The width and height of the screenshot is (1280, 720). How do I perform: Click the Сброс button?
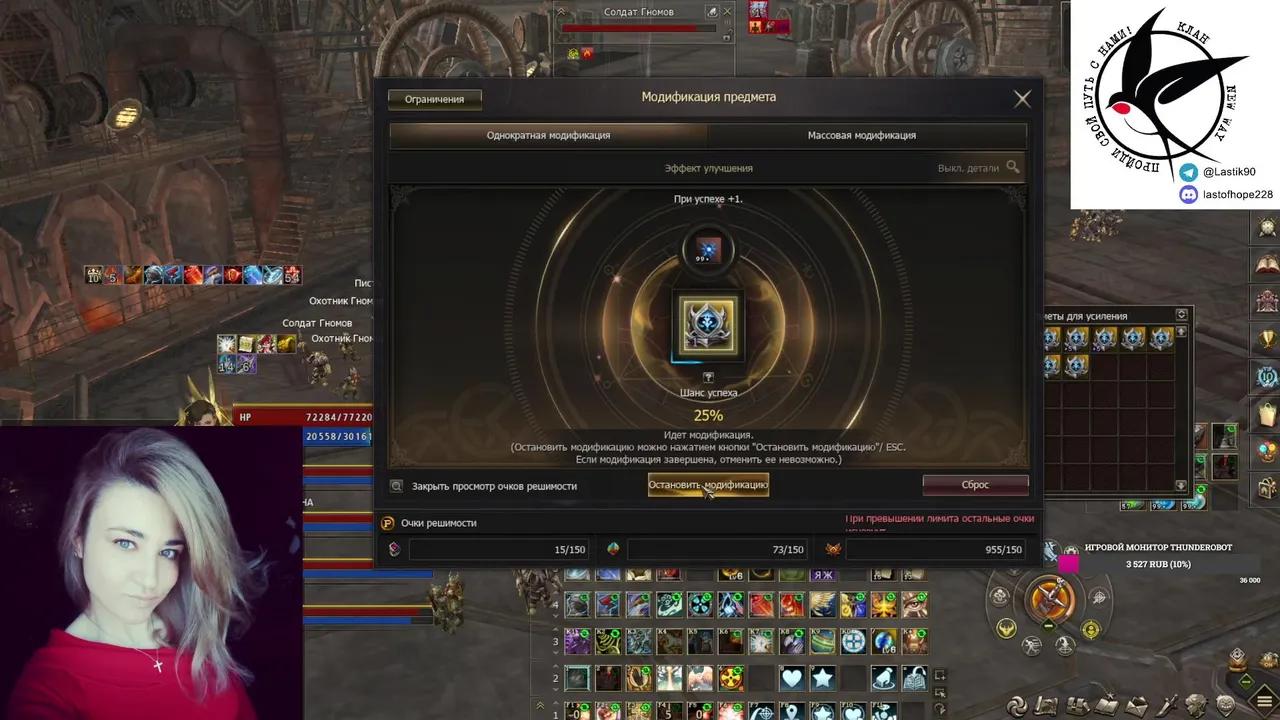(x=975, y=485)
